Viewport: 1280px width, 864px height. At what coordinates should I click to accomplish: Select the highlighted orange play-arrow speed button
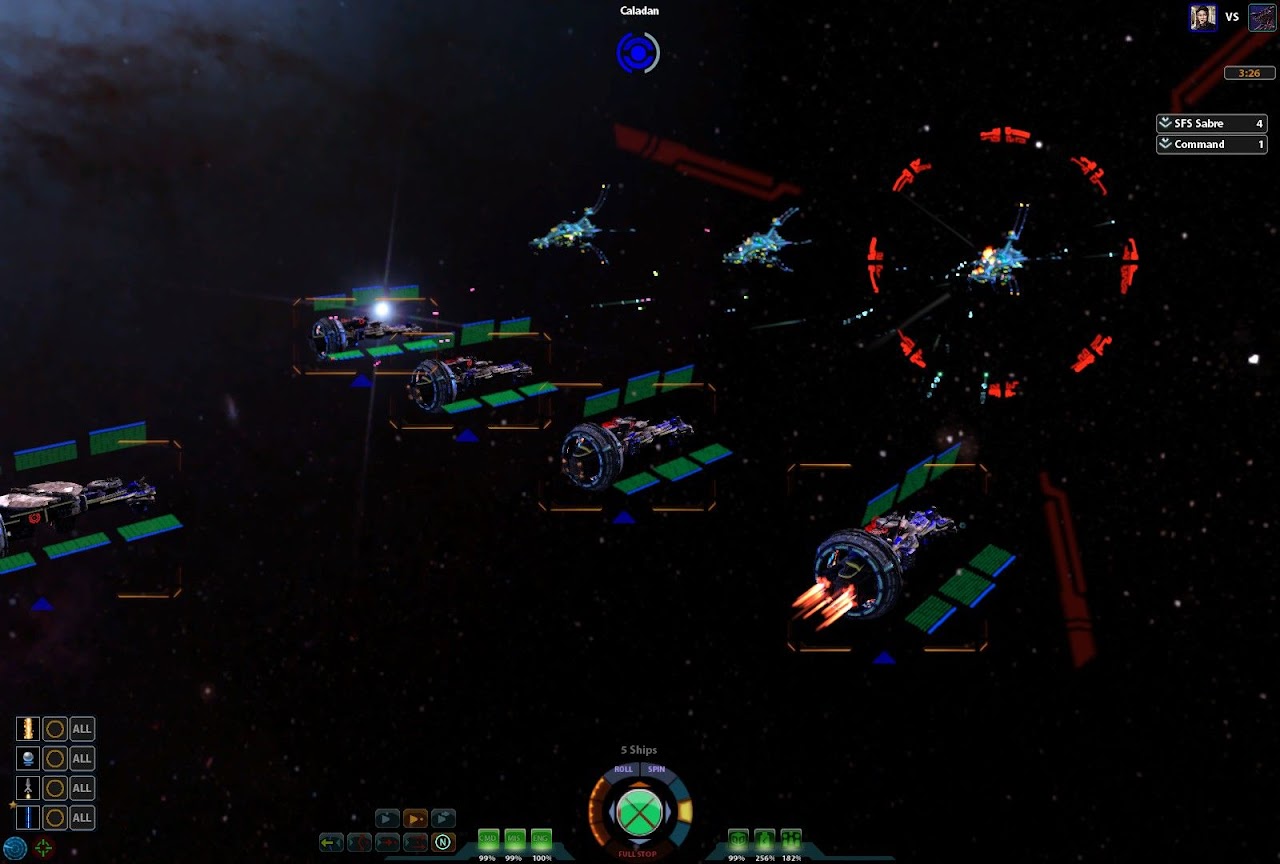click(415, 819)
